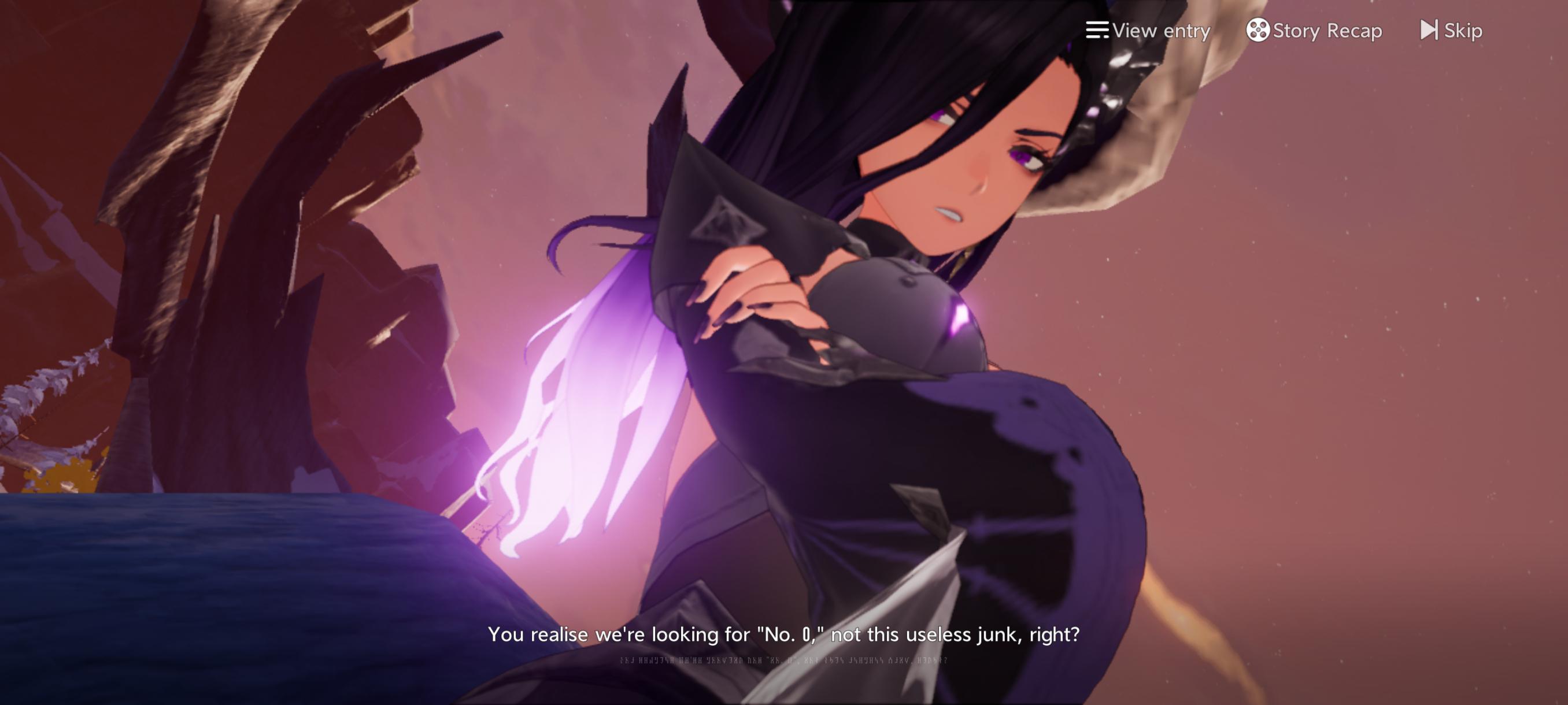Show the Story Recap
The width and height of the screenshot is (1568, 705).
point(1314,31)
